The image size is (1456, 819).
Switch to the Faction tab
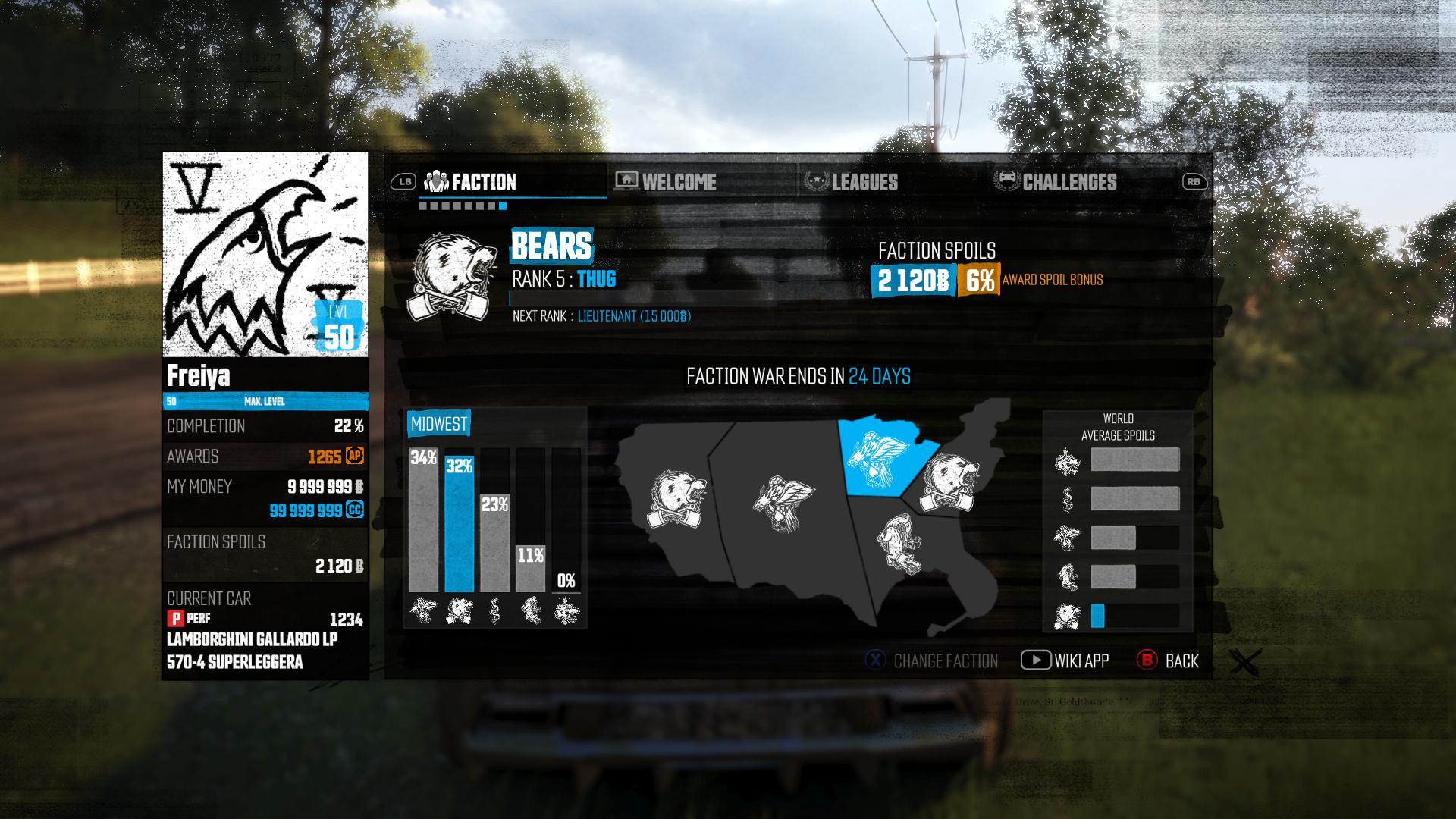(483, 182)
